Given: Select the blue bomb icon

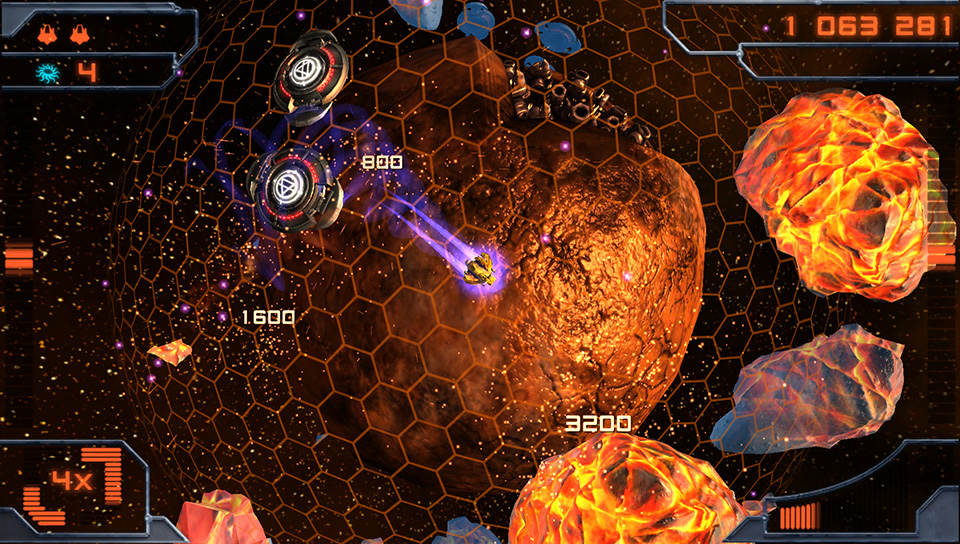Looking at the screenshot, I should (48, 72).
